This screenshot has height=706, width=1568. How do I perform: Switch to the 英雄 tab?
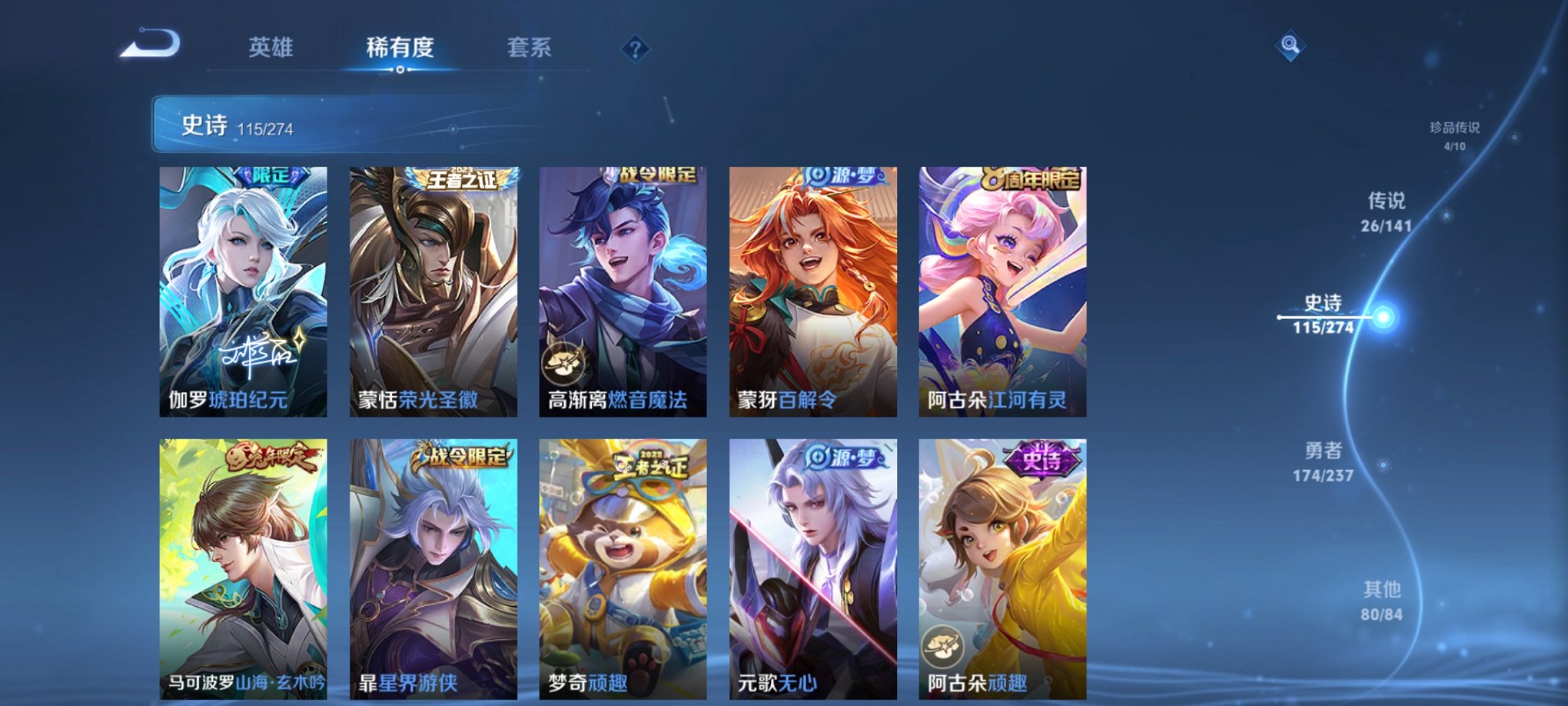273,48
